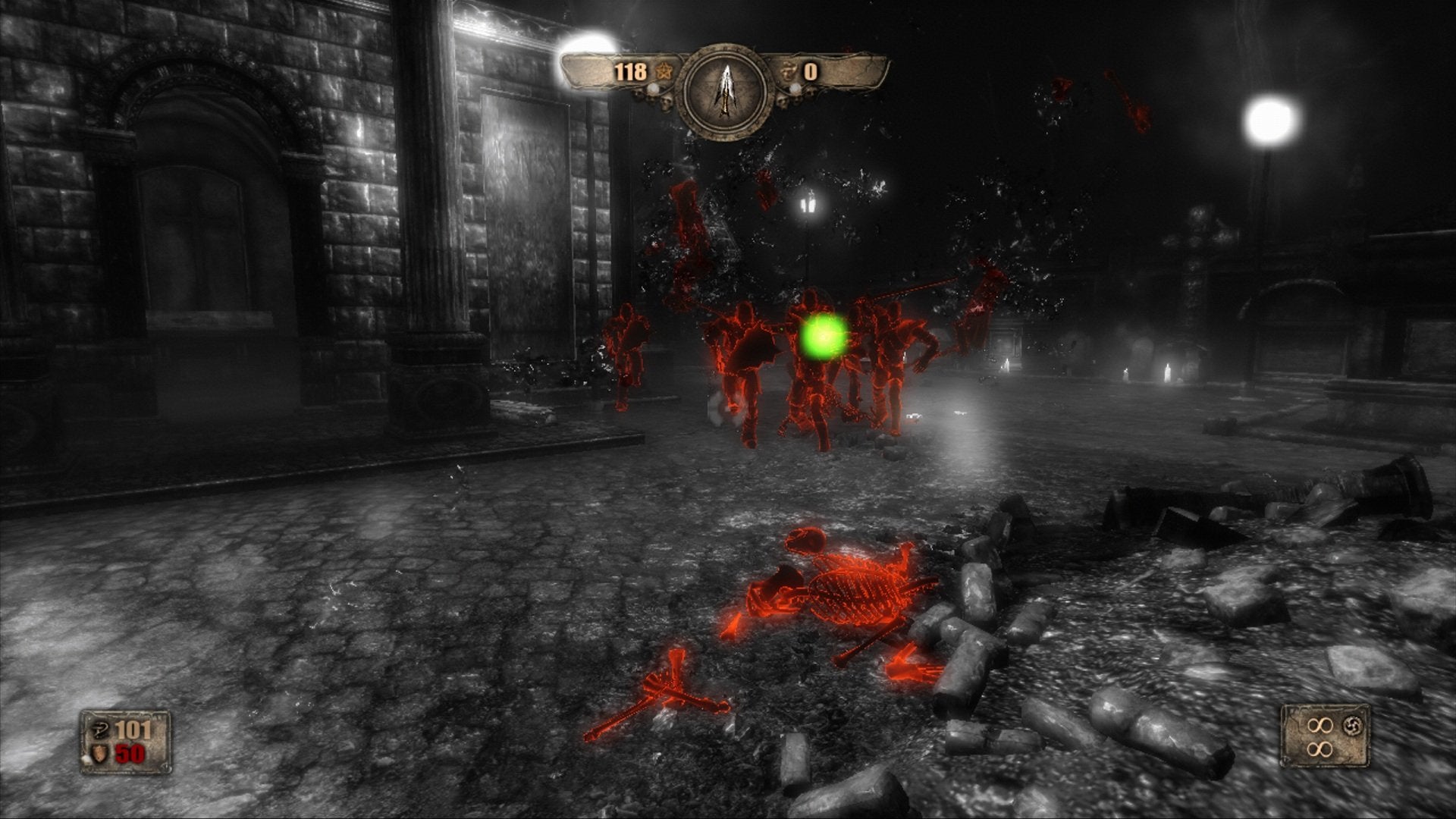Click the star soul-counter icon in top HUD
This screenshot has height=819, width=1456.
664,71
